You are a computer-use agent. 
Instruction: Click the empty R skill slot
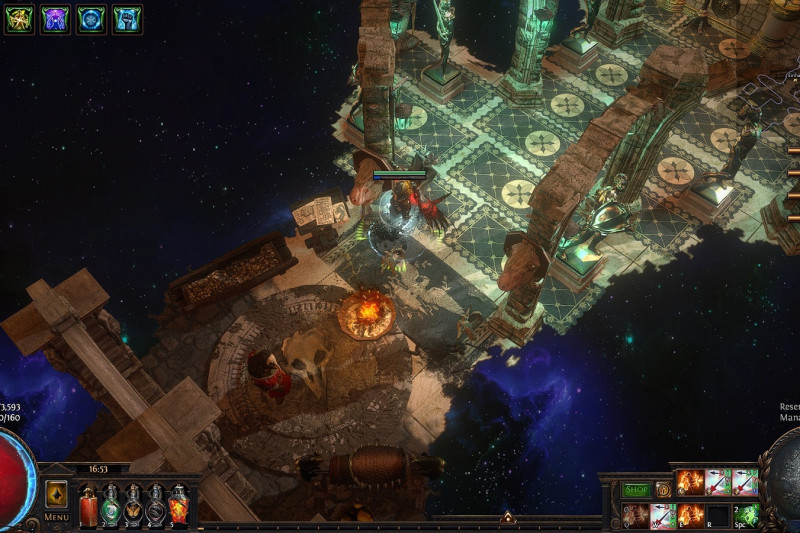tap(719, 516)
